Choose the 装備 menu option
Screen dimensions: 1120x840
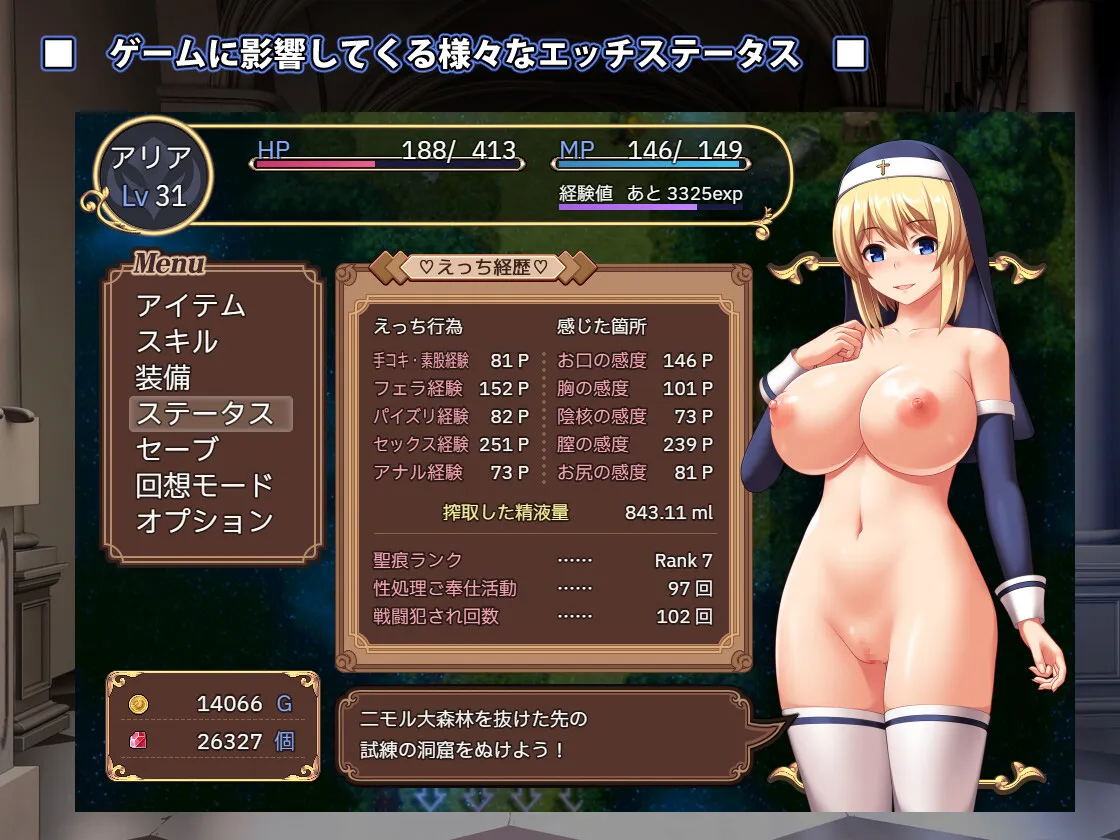click(x=164, y=377)
